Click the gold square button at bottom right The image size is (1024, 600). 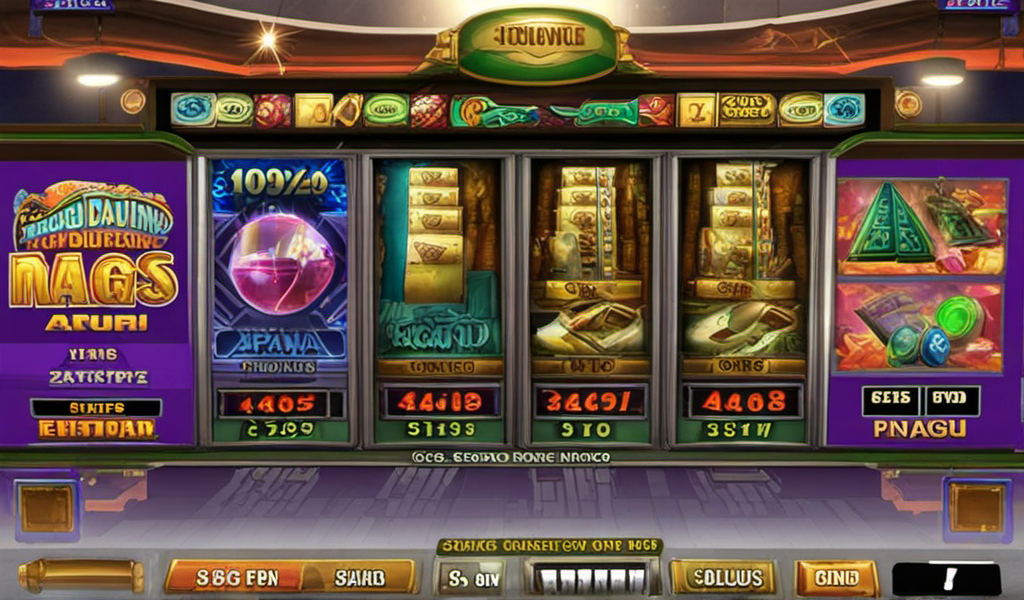point(976,507)
